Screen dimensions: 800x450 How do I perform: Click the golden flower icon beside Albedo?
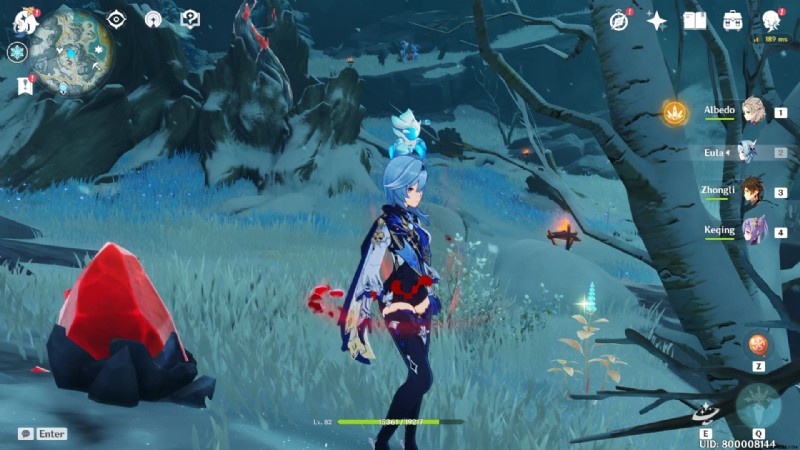click(676, 113)
